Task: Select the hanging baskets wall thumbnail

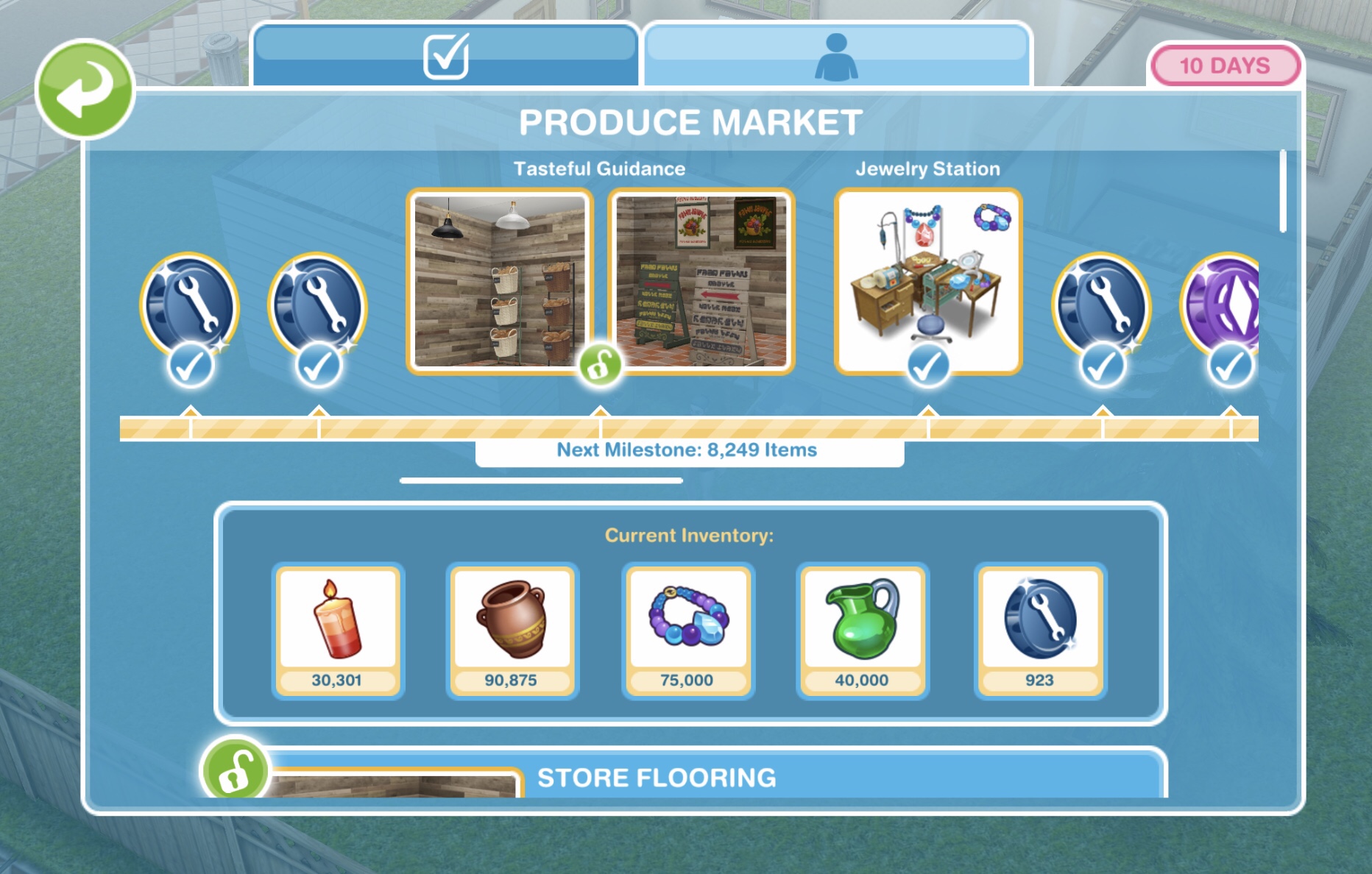Action: (x=499, y=281)
